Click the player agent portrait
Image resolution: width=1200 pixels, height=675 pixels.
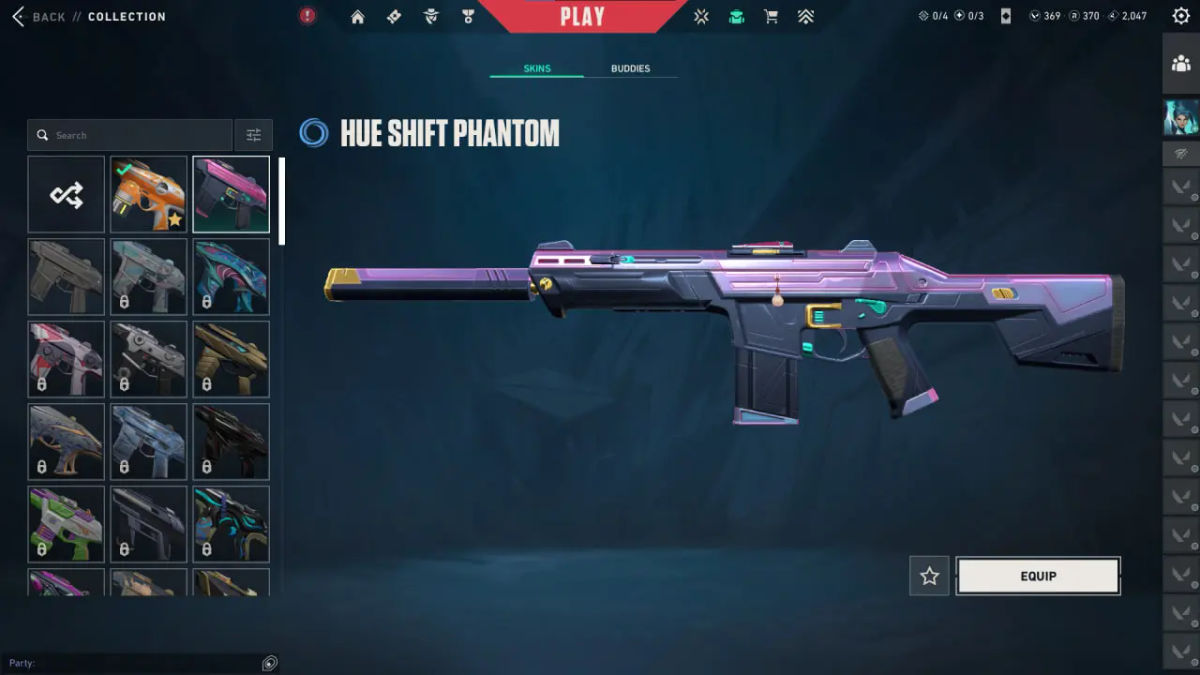coord(1181,117)
